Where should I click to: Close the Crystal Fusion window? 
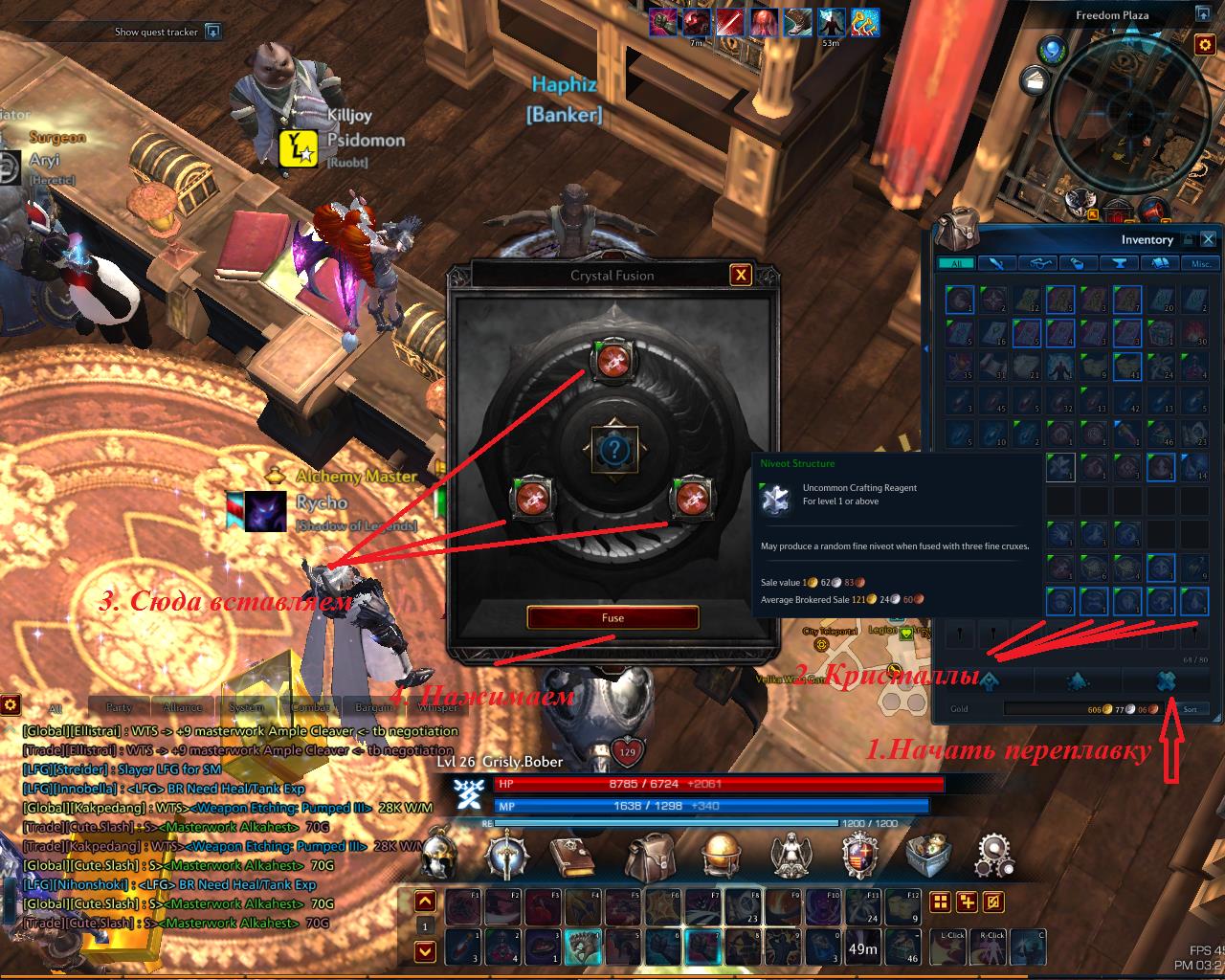tap(740, 276)
